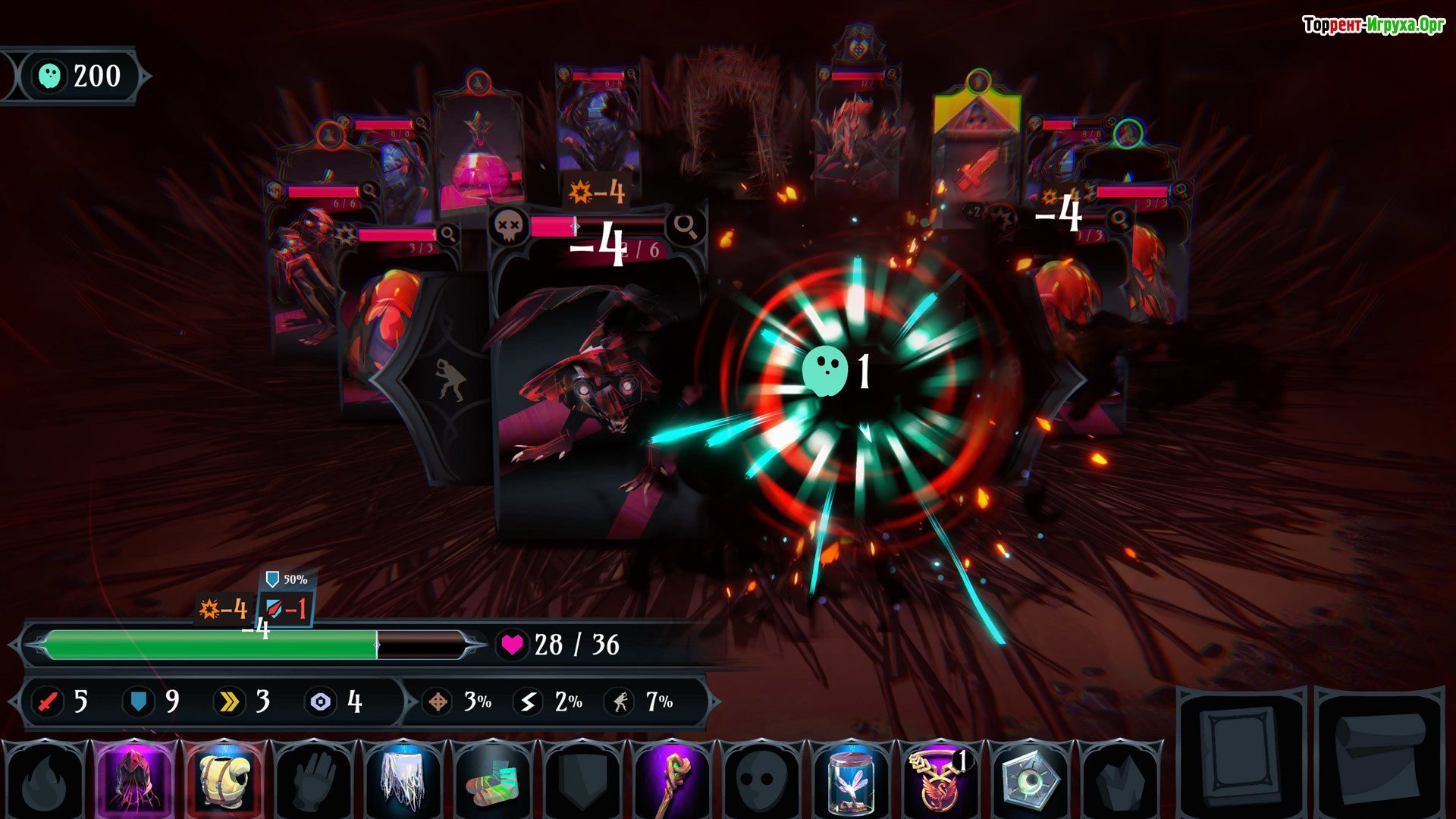Select the hooded cloak equipment slot
Image resolution: width=1456 pixels, height=819 pixels.
tap(135, 780)
